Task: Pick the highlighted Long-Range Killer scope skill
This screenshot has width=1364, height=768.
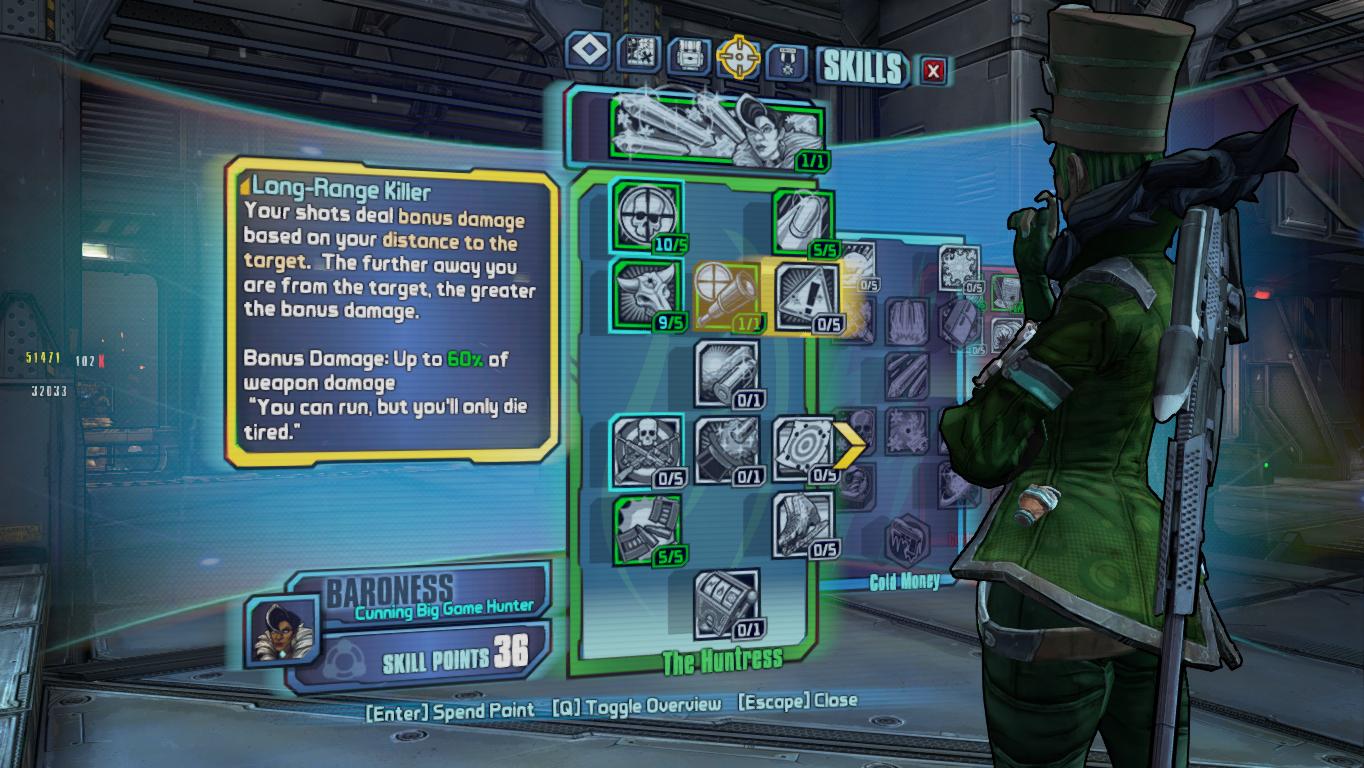Action: tap(725, 296)
